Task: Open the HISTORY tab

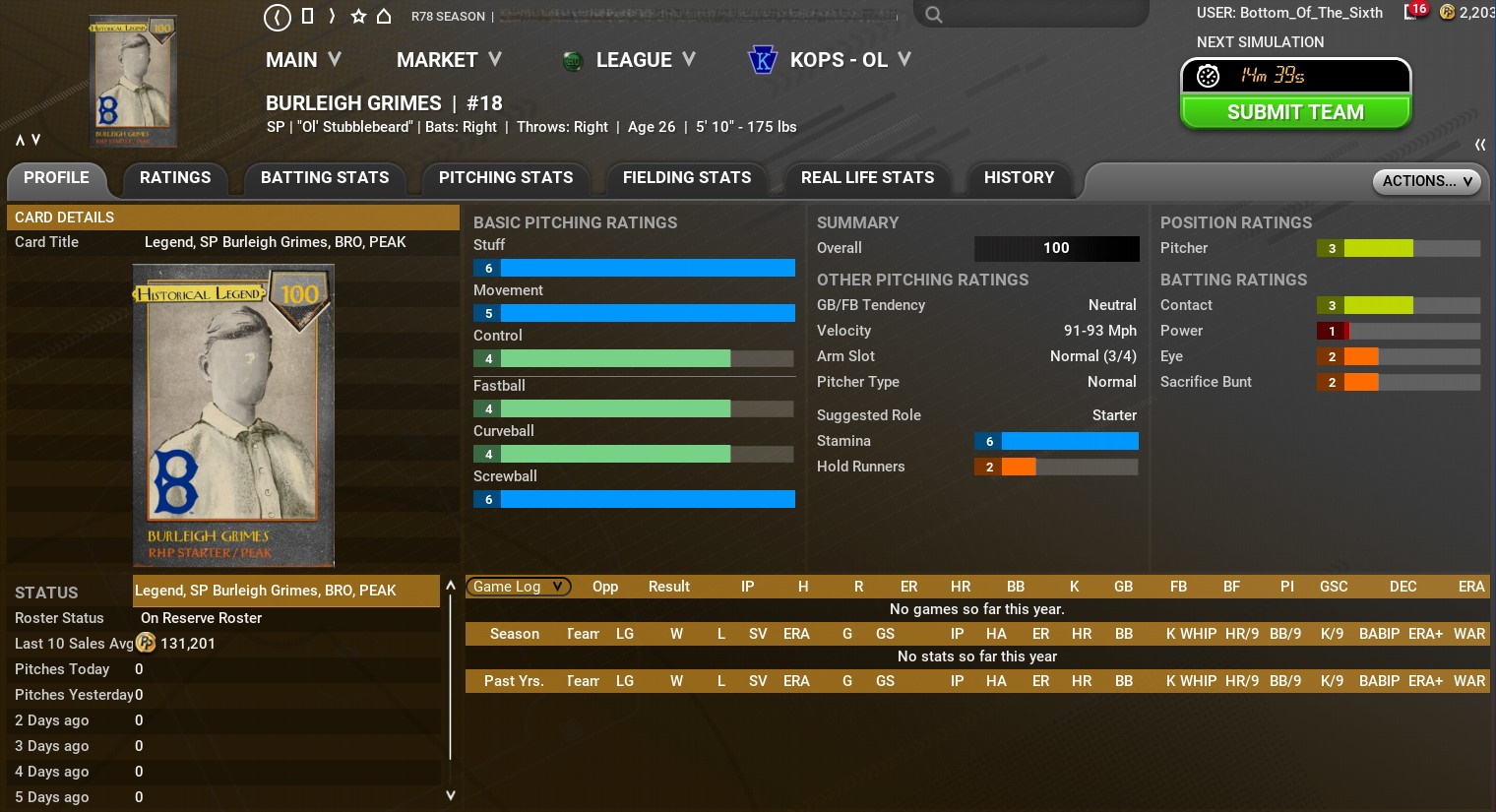Action: pos(1019,178)
